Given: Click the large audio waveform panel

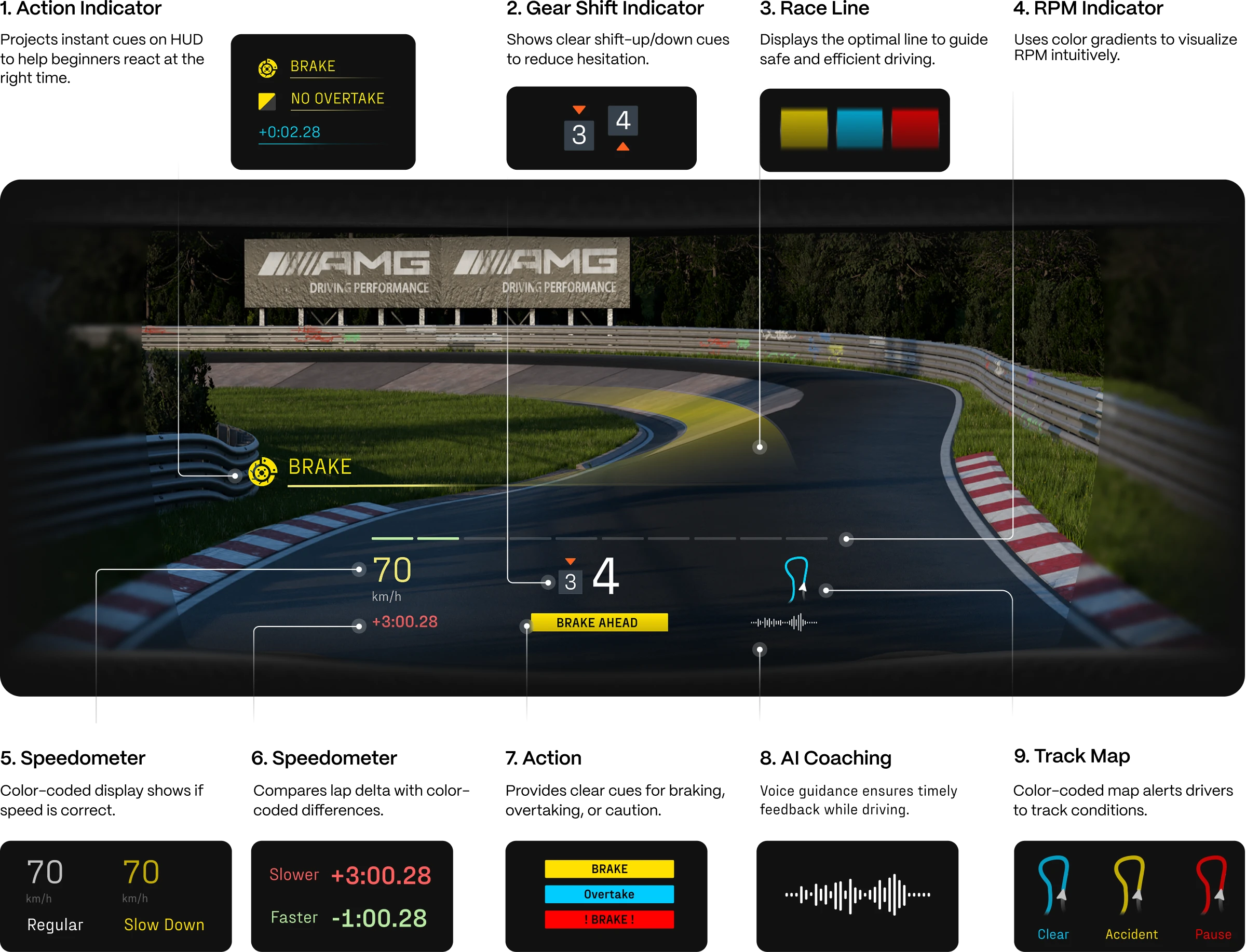Looking at the screenshot, I should pyautogui.click(x=857, y=895).
